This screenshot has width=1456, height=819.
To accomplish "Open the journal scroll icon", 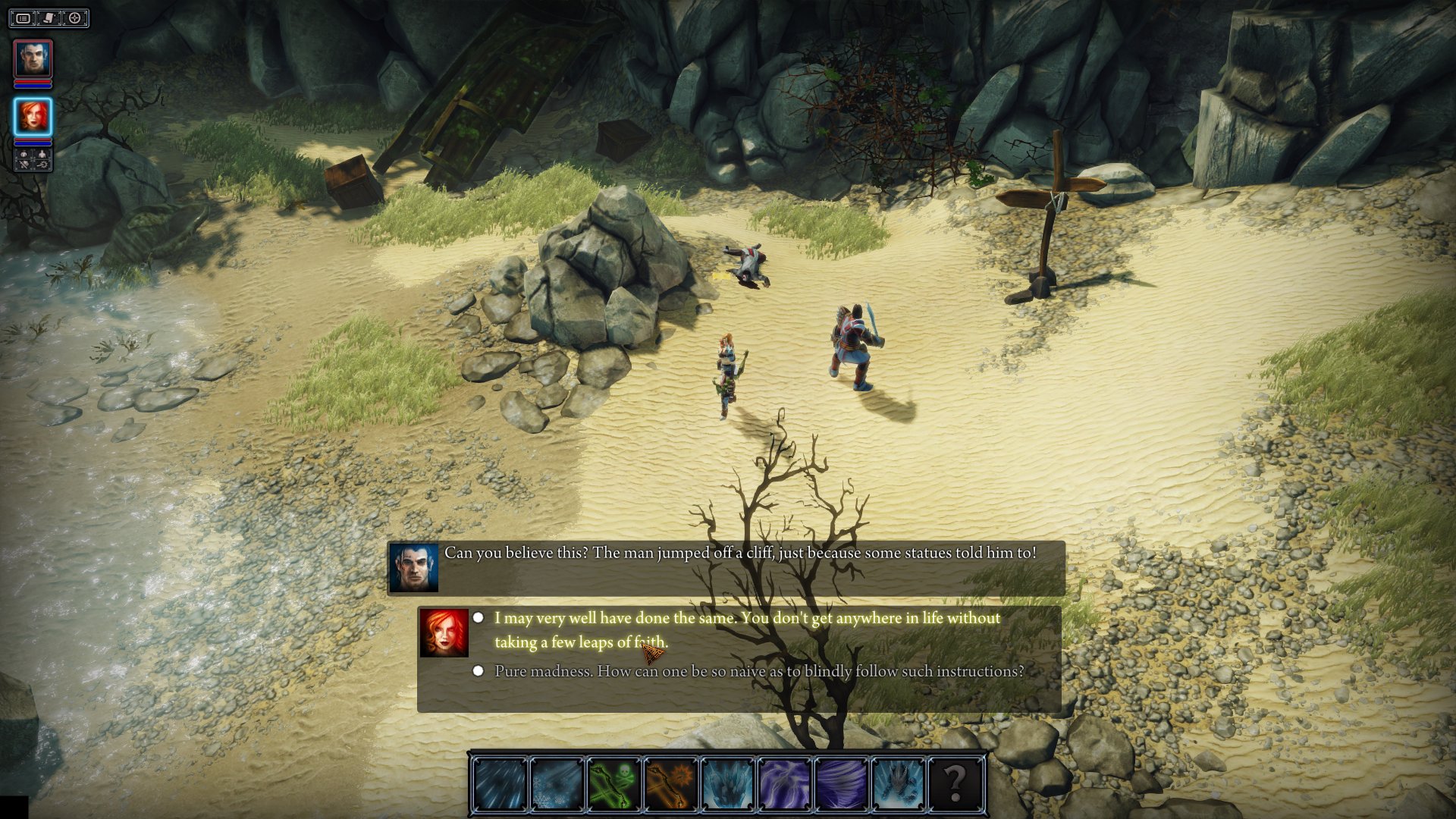I will click(x=49, y=18).
